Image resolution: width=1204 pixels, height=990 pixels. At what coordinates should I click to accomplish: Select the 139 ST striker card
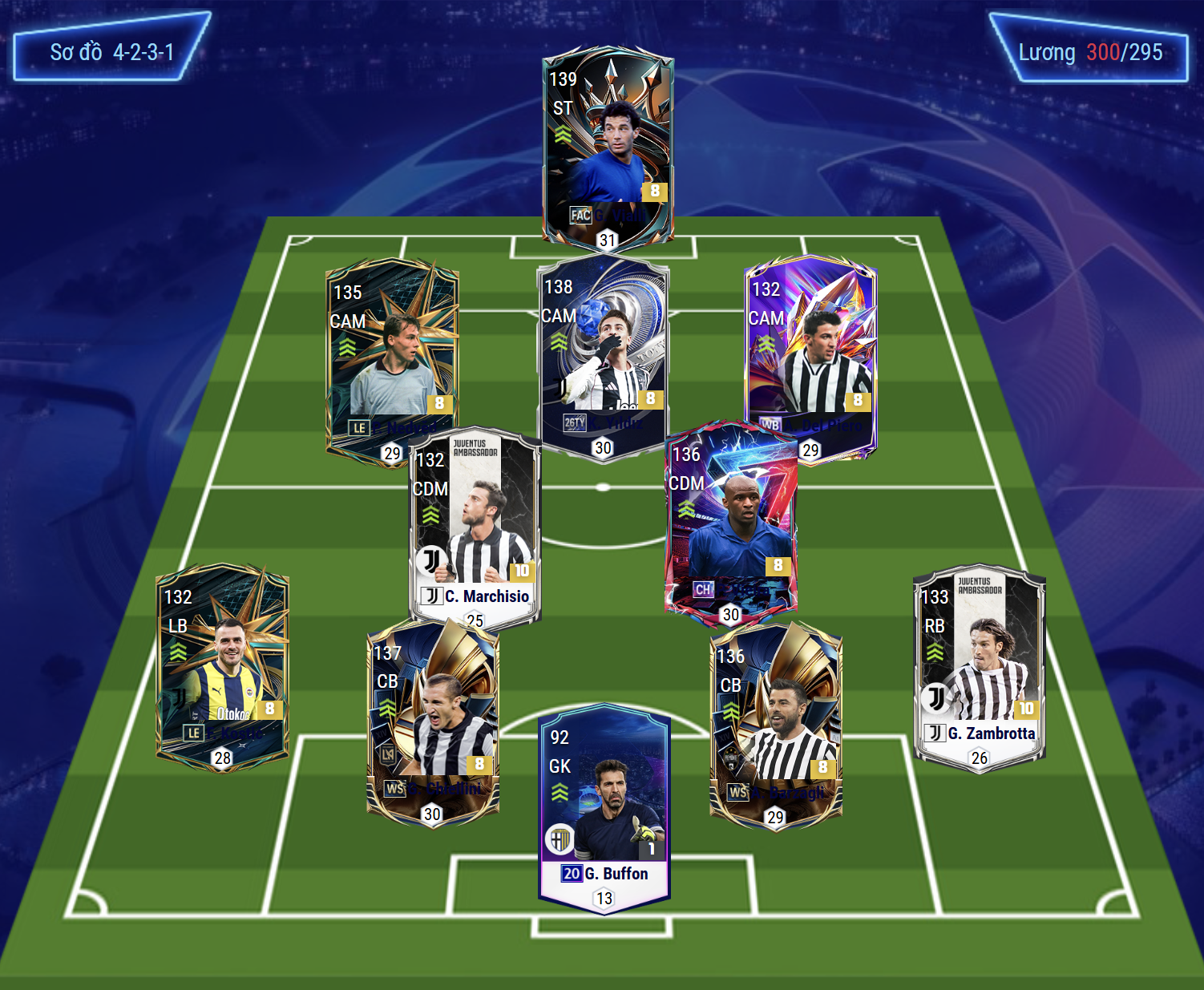point(608,144)
